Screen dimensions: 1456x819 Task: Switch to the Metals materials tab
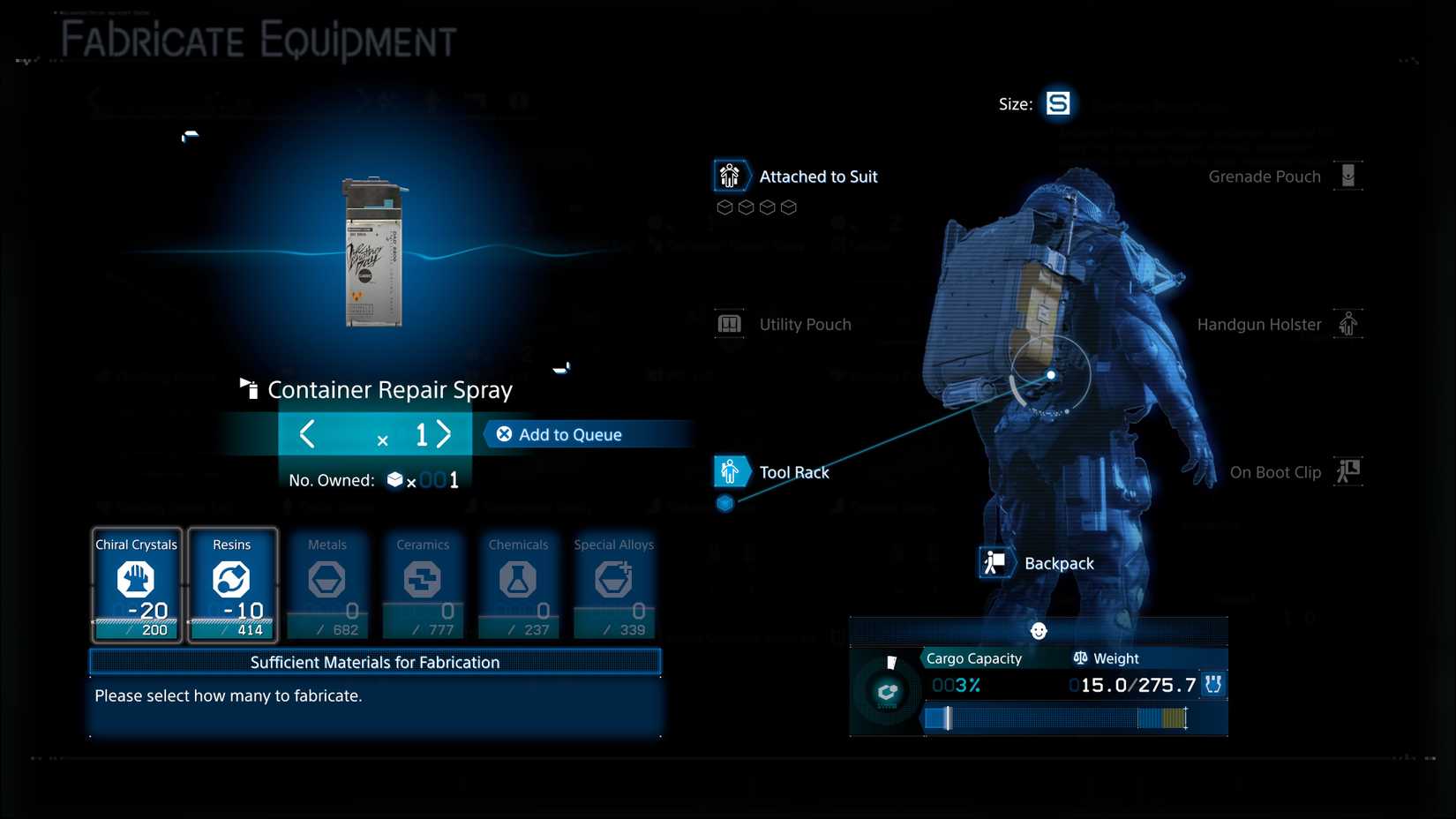point(327,582)
